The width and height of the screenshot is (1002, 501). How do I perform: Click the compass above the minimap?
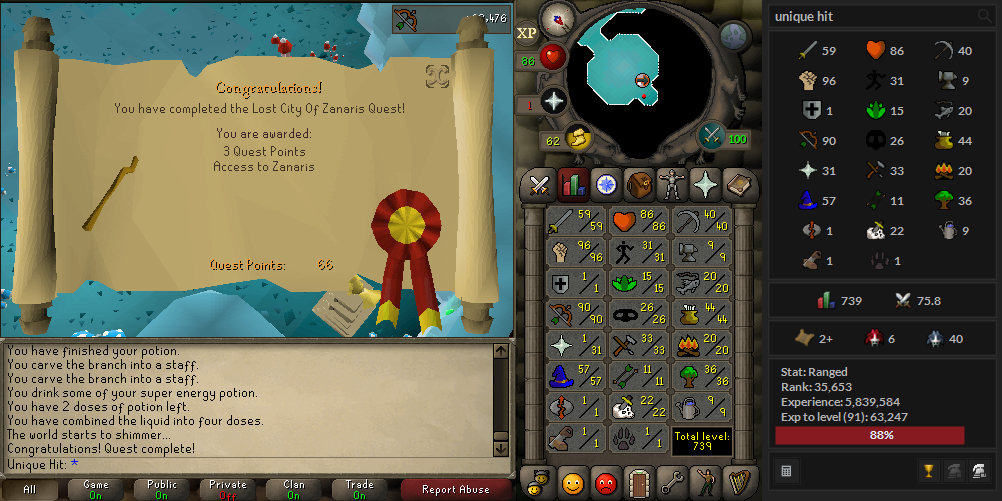click(556, 19)
